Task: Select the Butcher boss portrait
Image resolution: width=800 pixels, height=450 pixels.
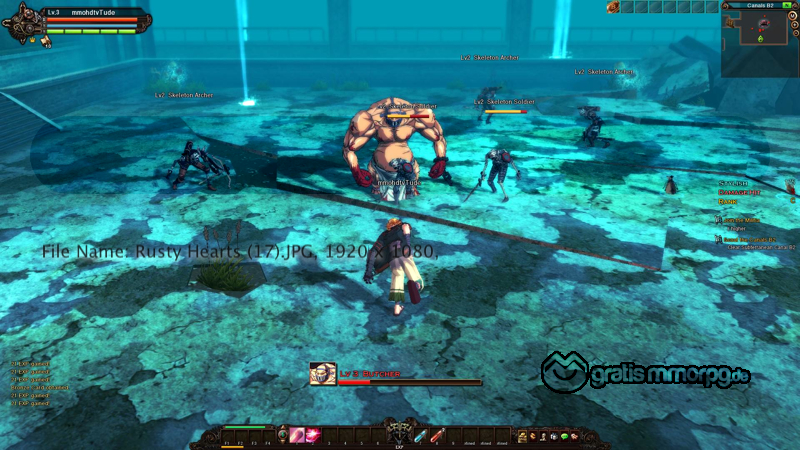Action: 322,374
